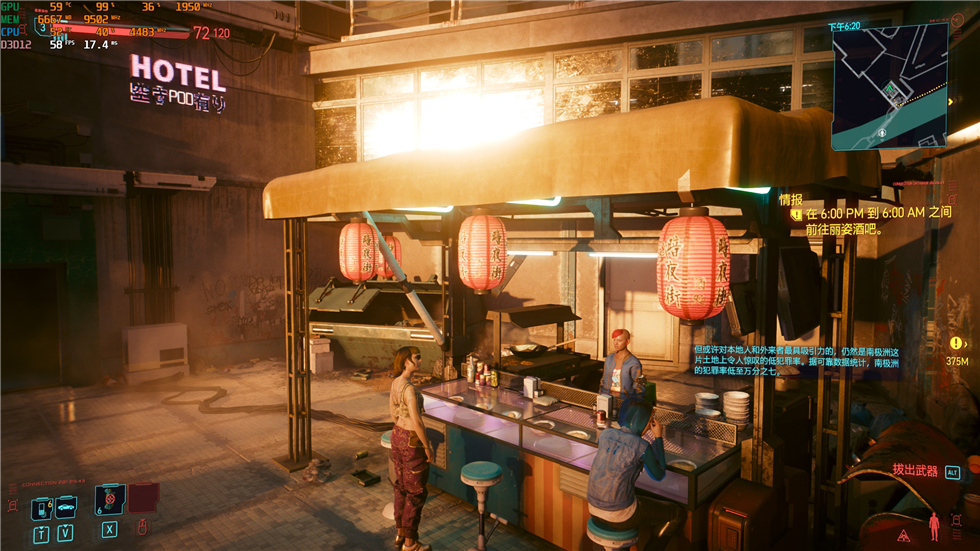Click the minimap in the corner
980x551 pixels.
(889, 87)
